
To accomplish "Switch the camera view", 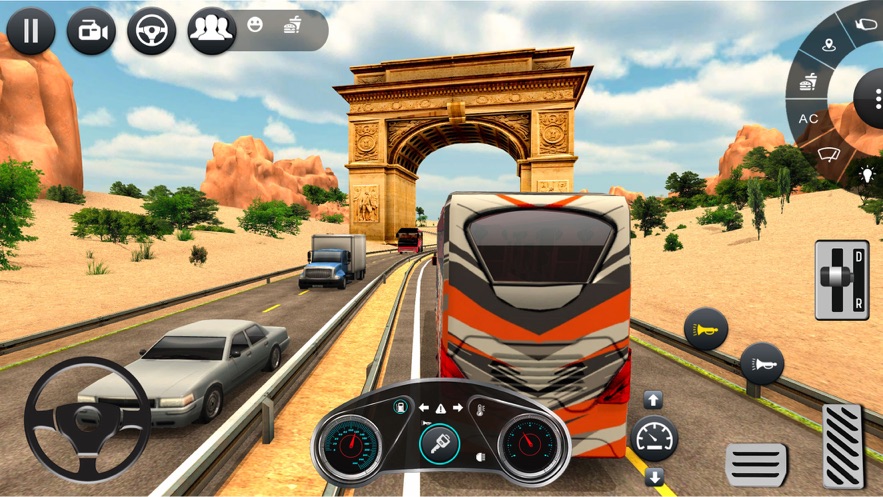I will 91,31.
